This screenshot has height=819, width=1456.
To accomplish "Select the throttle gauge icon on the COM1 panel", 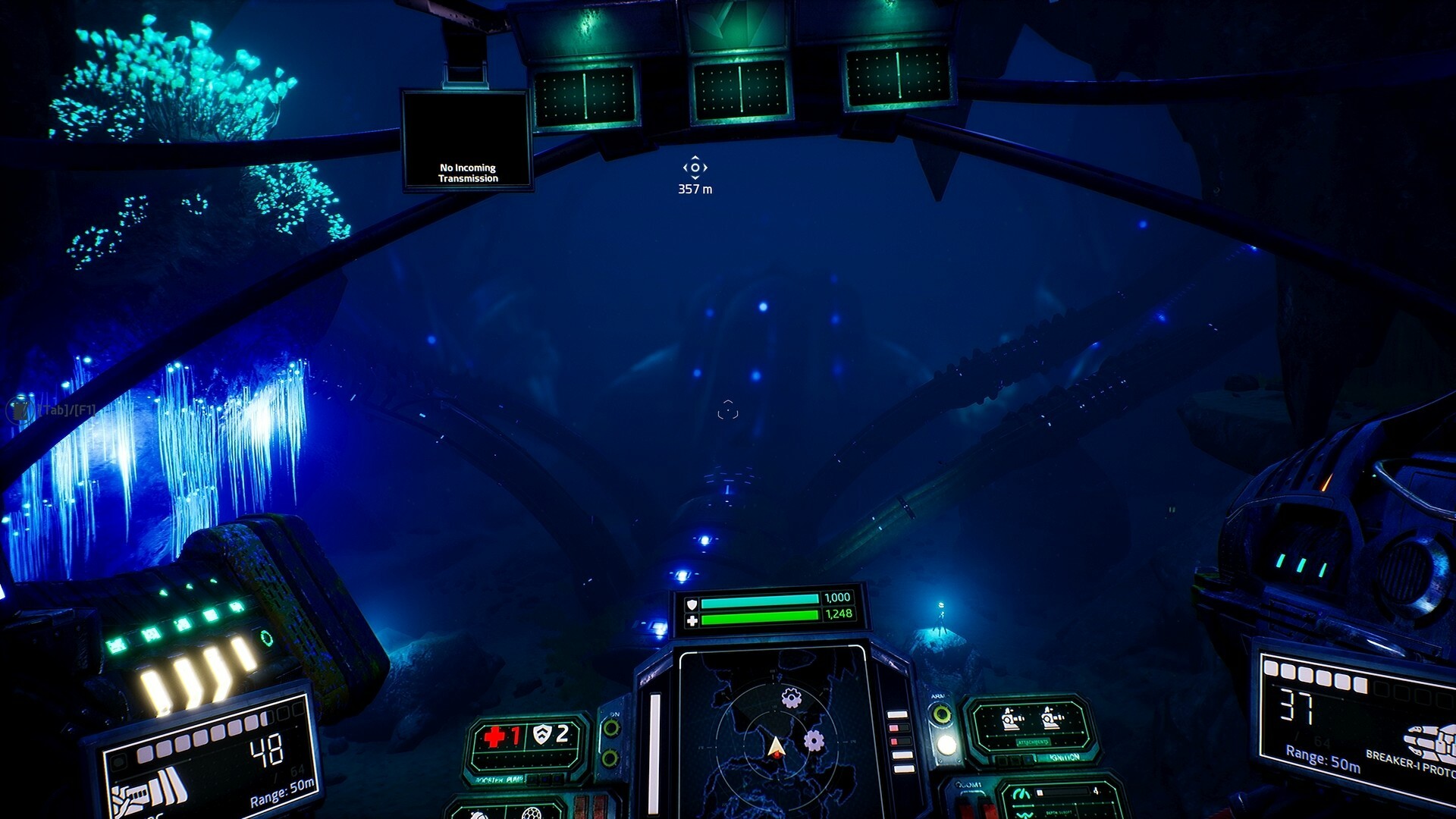I will click(x=1021, y=793).
